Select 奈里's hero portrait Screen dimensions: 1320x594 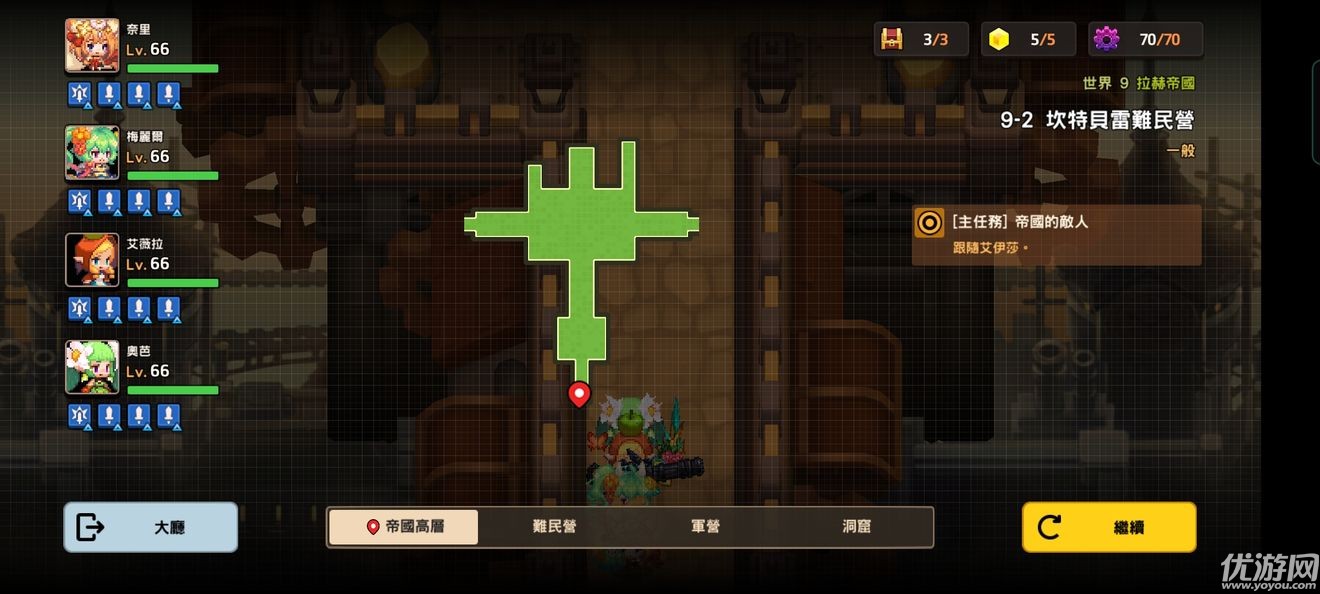click(x=92, y=45)
